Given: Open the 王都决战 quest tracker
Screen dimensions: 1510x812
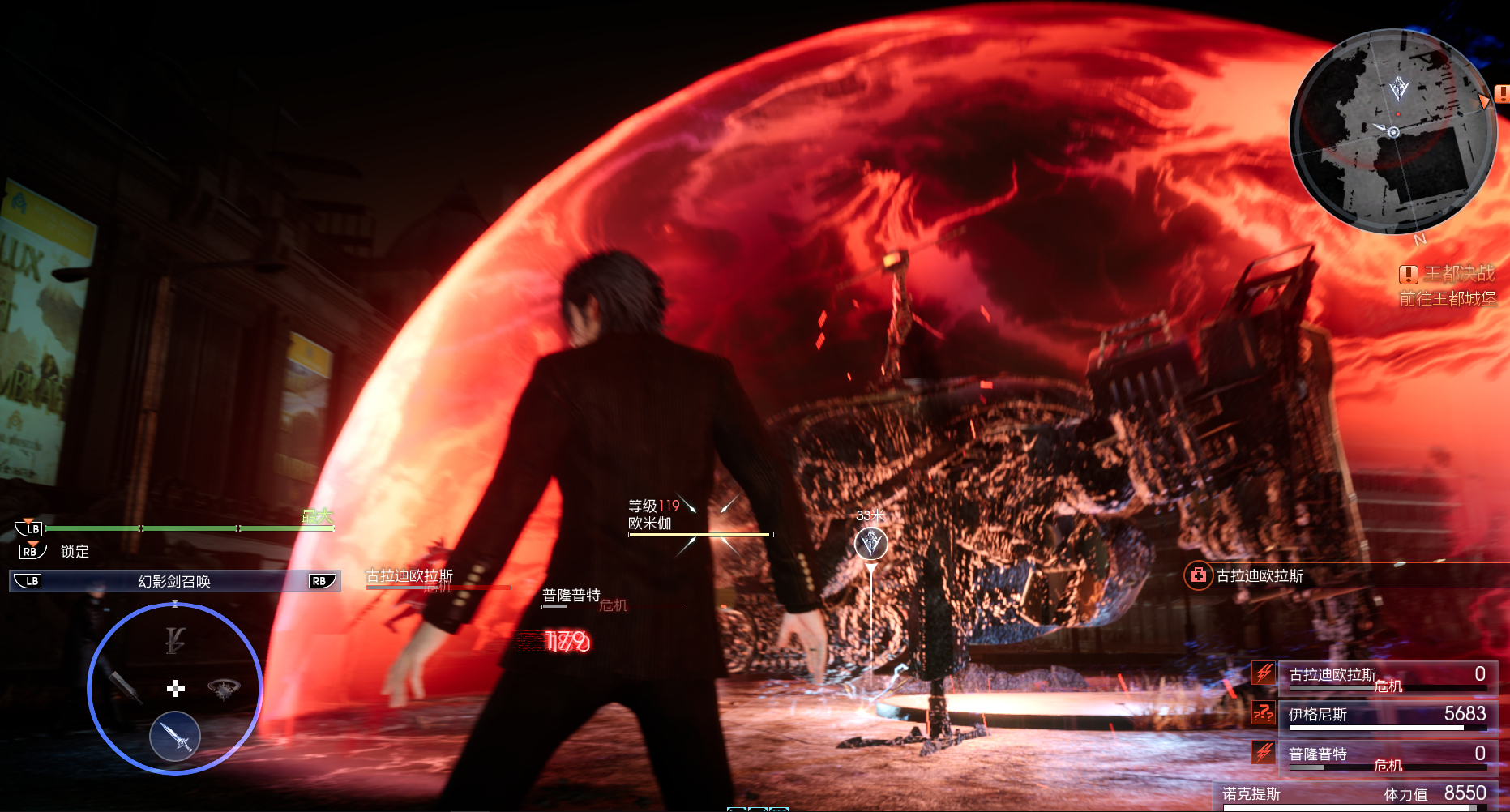Looking at the screenshot, I should (x=1448, y=274).
